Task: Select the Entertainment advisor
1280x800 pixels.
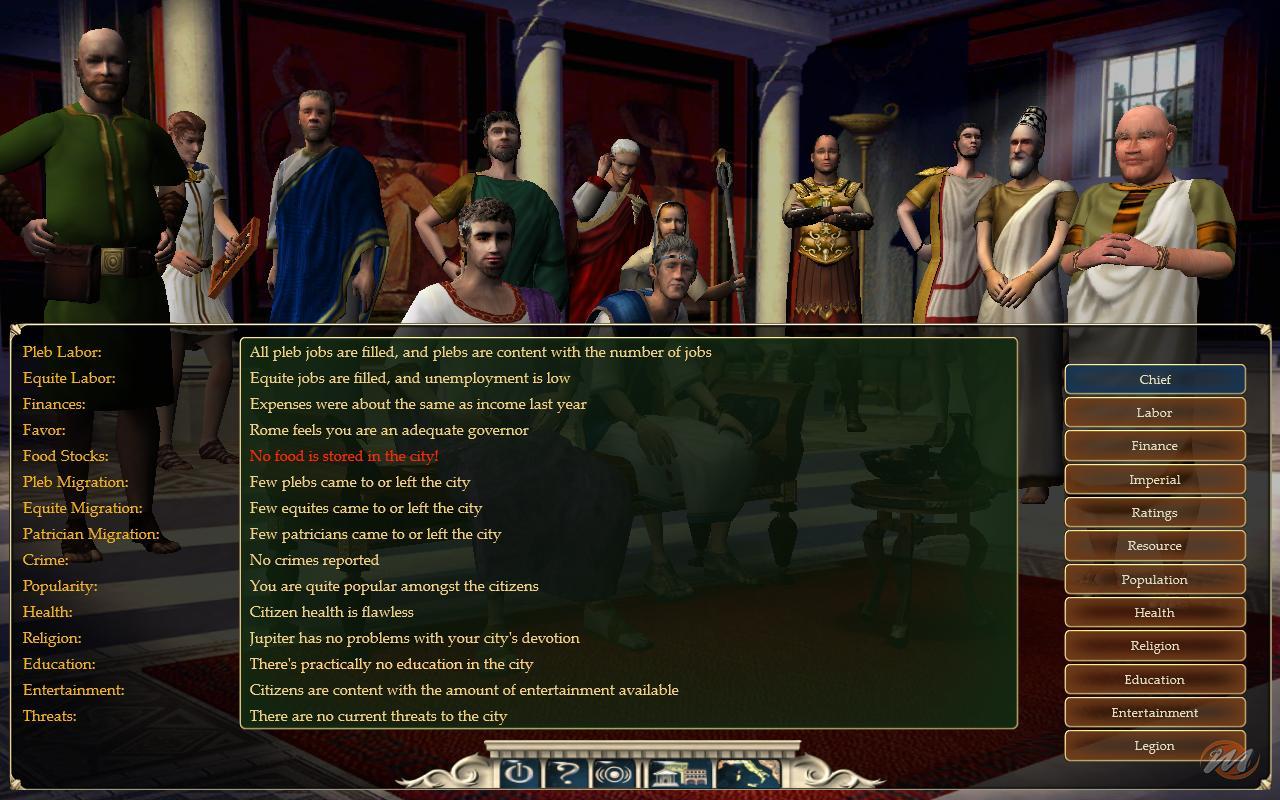Action: click(x=1154, y=712)
